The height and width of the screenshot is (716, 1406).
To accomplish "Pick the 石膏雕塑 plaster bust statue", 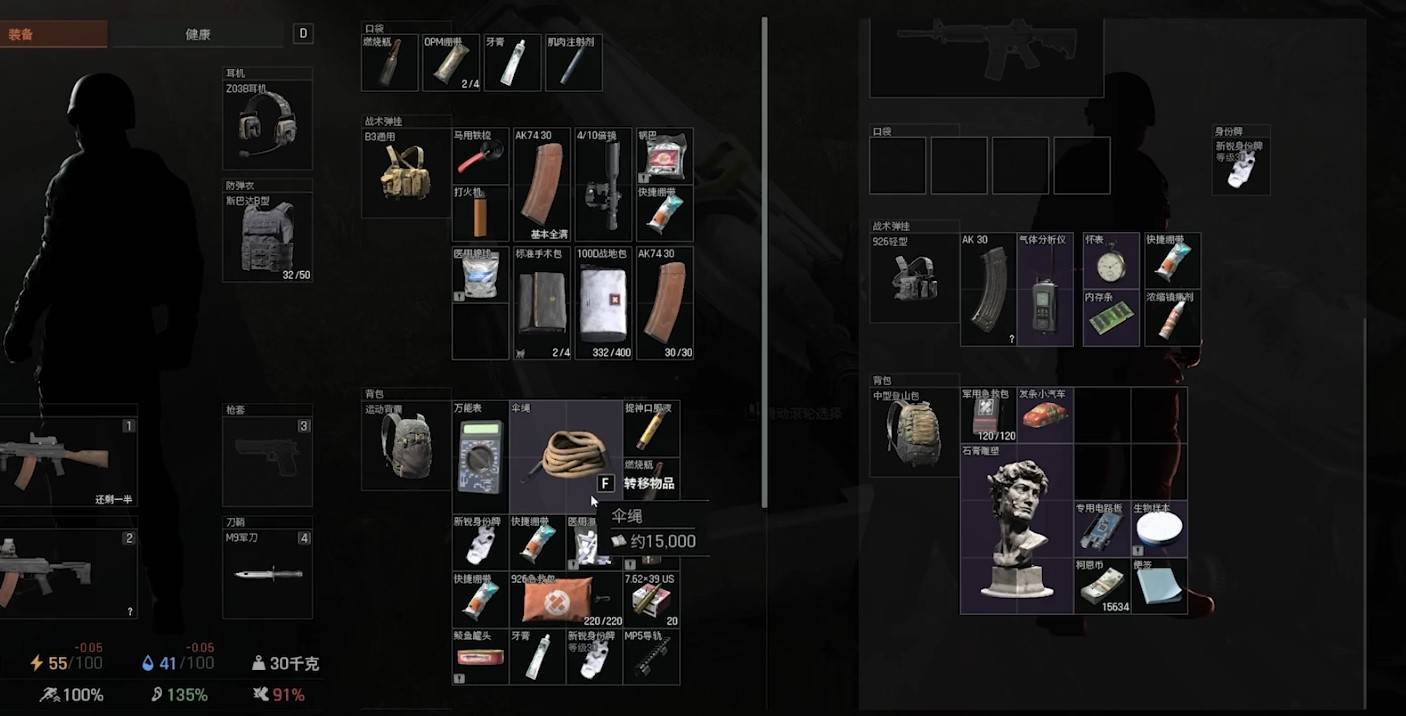I will 1016,530.
